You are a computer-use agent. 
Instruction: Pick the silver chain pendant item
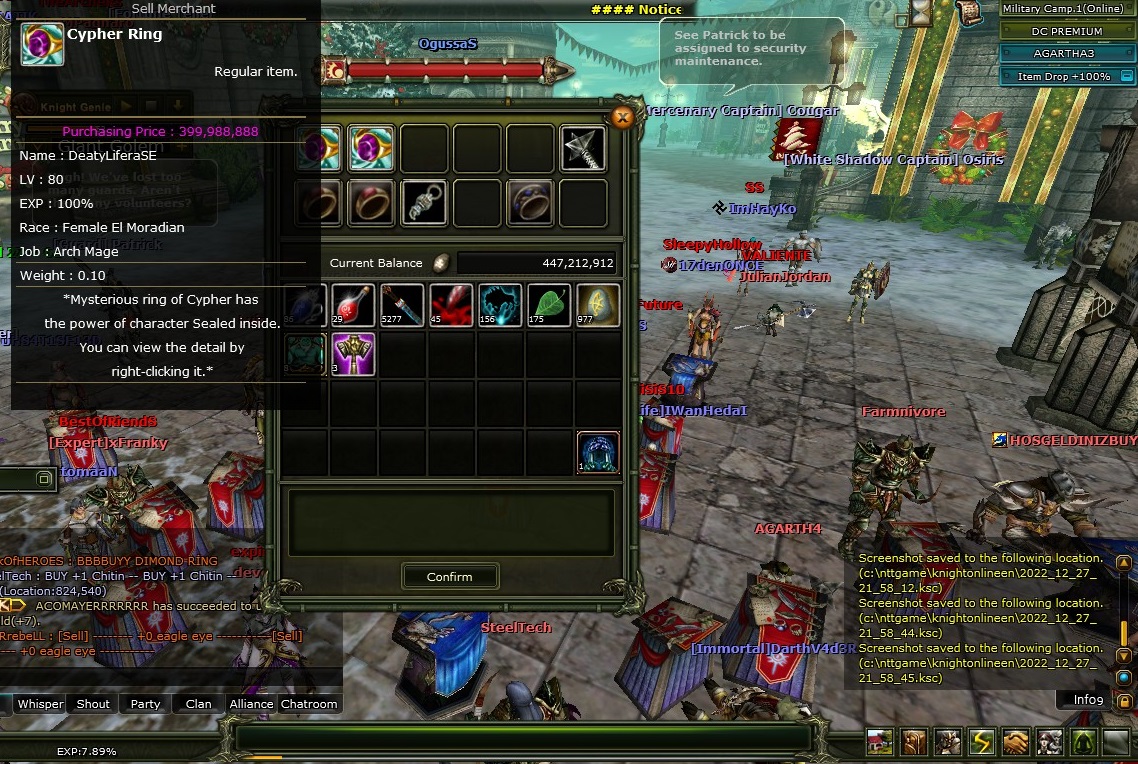click(424, 202)
